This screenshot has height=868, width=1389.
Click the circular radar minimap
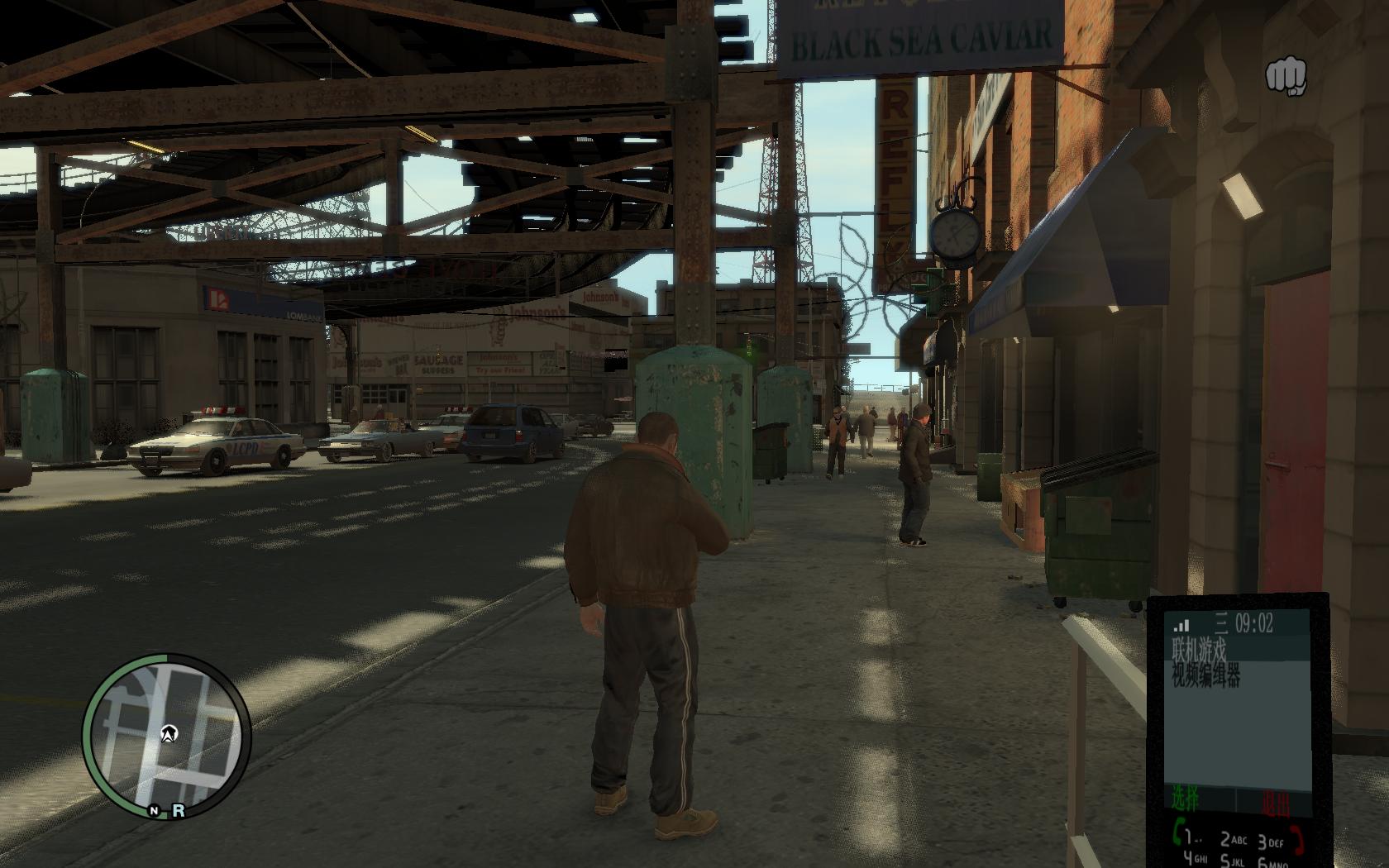[166, 734]
